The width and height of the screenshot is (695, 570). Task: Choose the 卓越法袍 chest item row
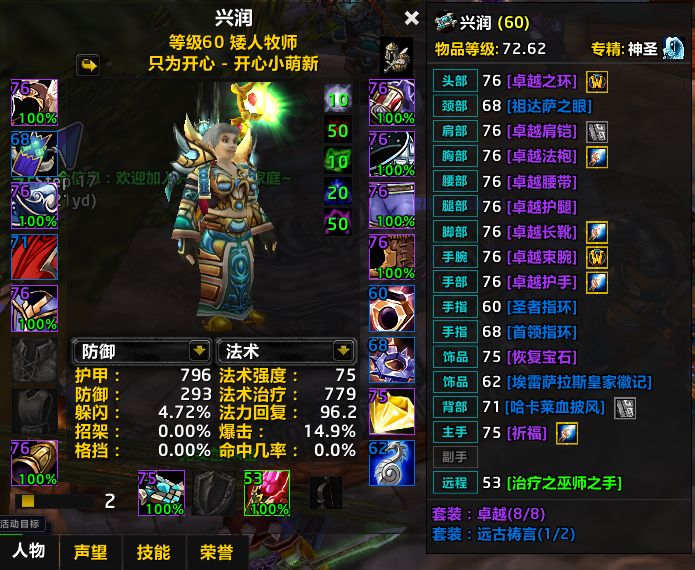pyautogui.click(x=544, y=156)
